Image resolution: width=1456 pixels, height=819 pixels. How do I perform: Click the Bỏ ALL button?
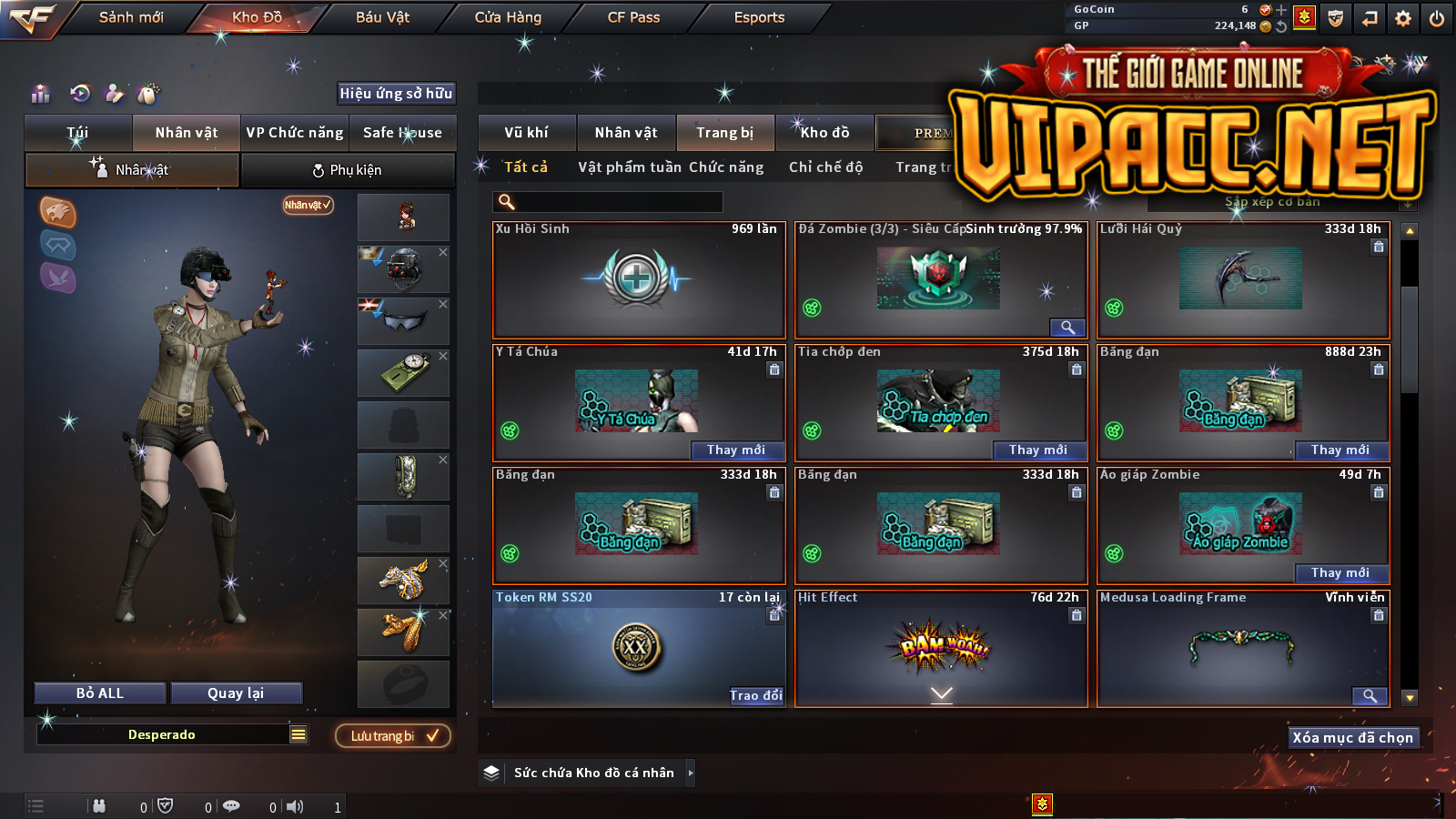[100, 693]
